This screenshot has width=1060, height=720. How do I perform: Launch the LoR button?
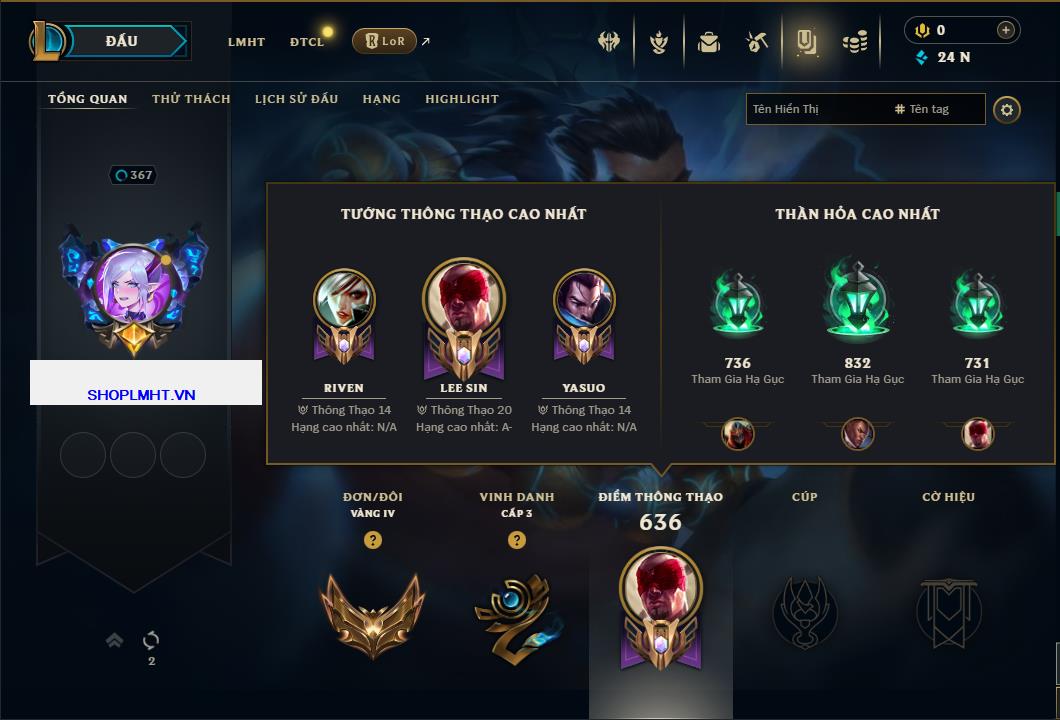click(x=384, y=41)
